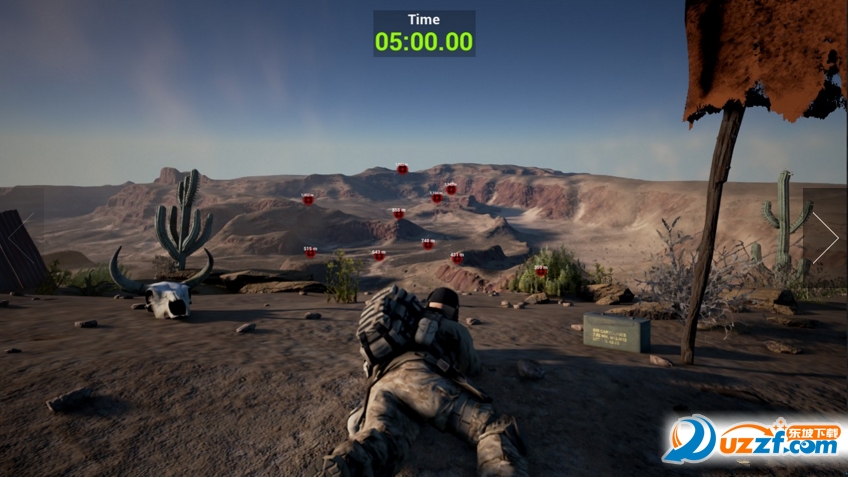
Task: Go back to the previous gallery image
Action: pyautogui.click(x=22, y=238)
